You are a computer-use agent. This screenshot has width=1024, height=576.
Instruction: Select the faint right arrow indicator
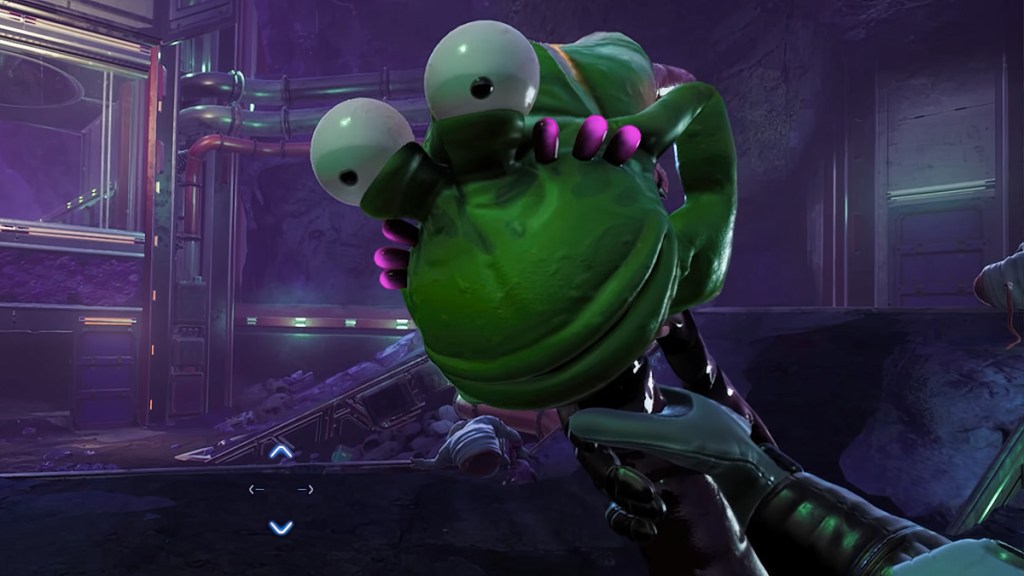pyautogui.click(x=306, y=489)
